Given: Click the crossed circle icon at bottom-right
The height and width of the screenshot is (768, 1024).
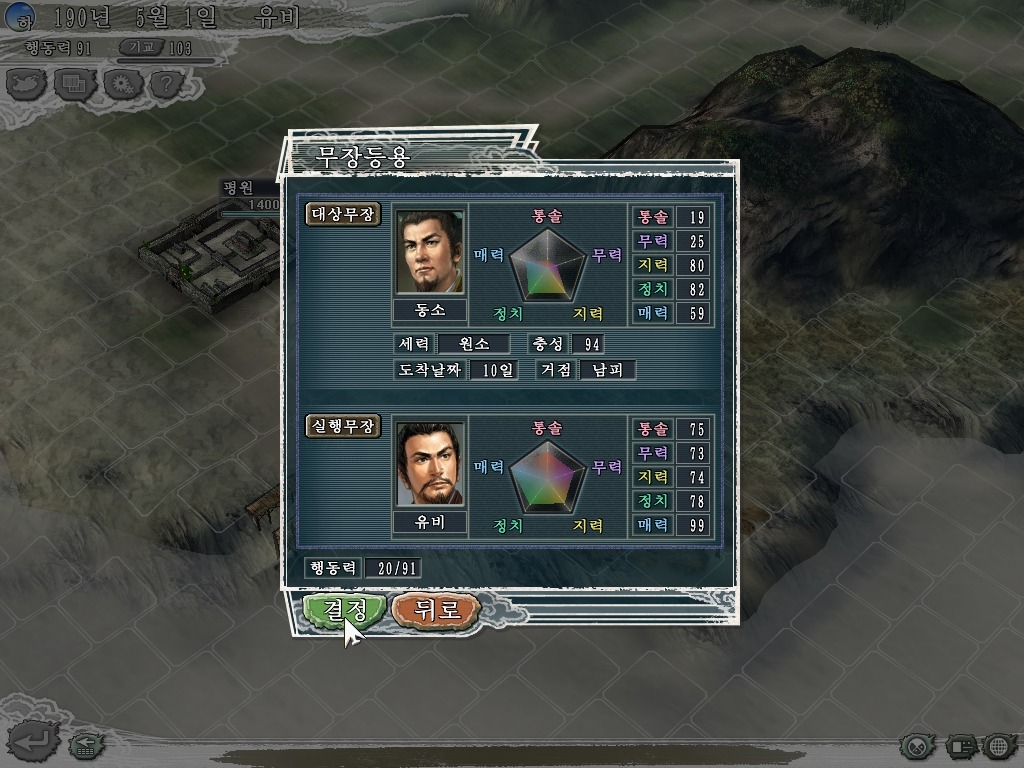Looking at the screenshot, I should [917, 745].
